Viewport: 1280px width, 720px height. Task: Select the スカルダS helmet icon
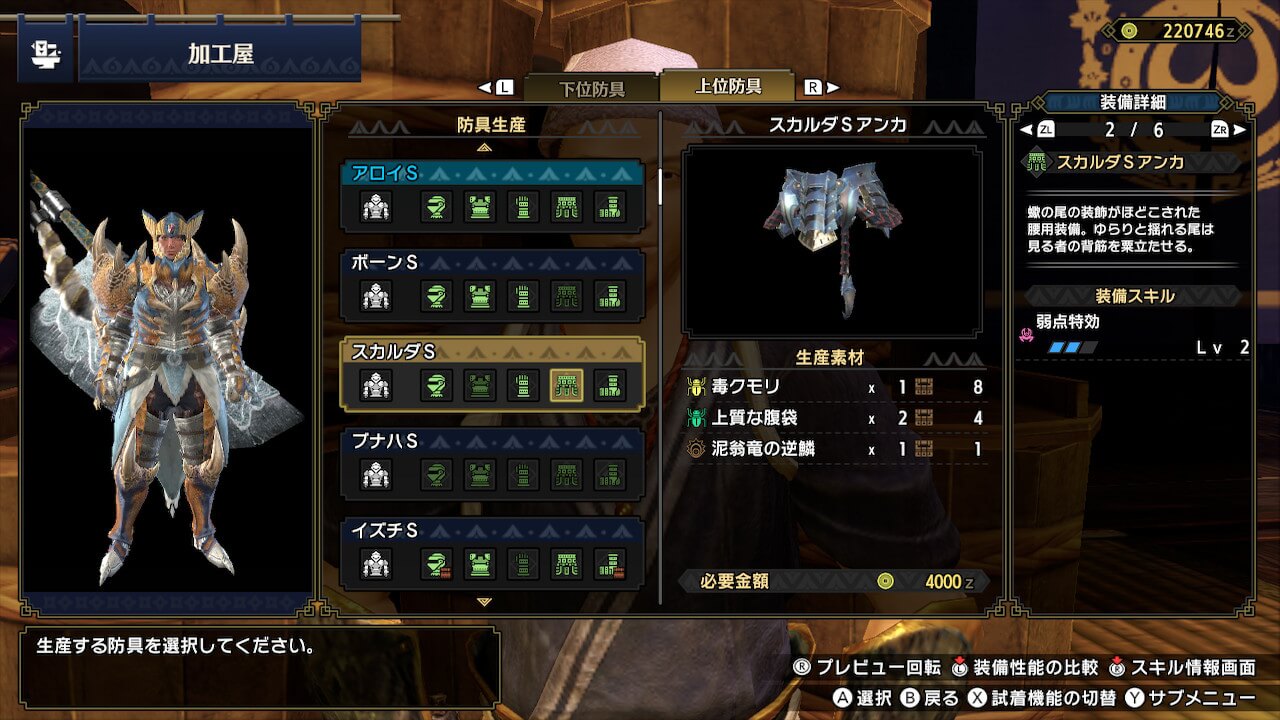[x=435, y=385]
